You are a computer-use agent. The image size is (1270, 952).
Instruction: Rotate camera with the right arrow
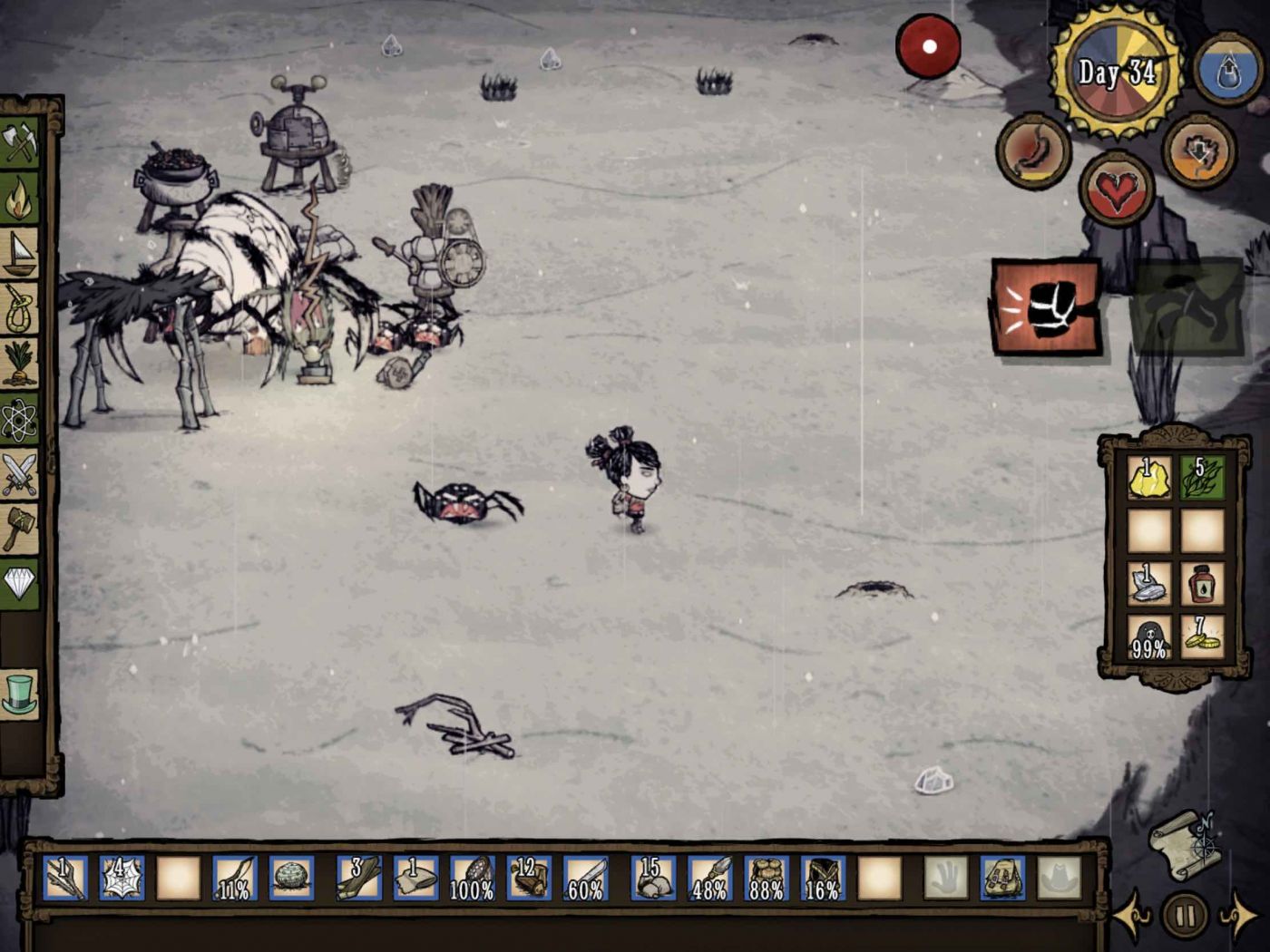click(x=1239, y=916)
